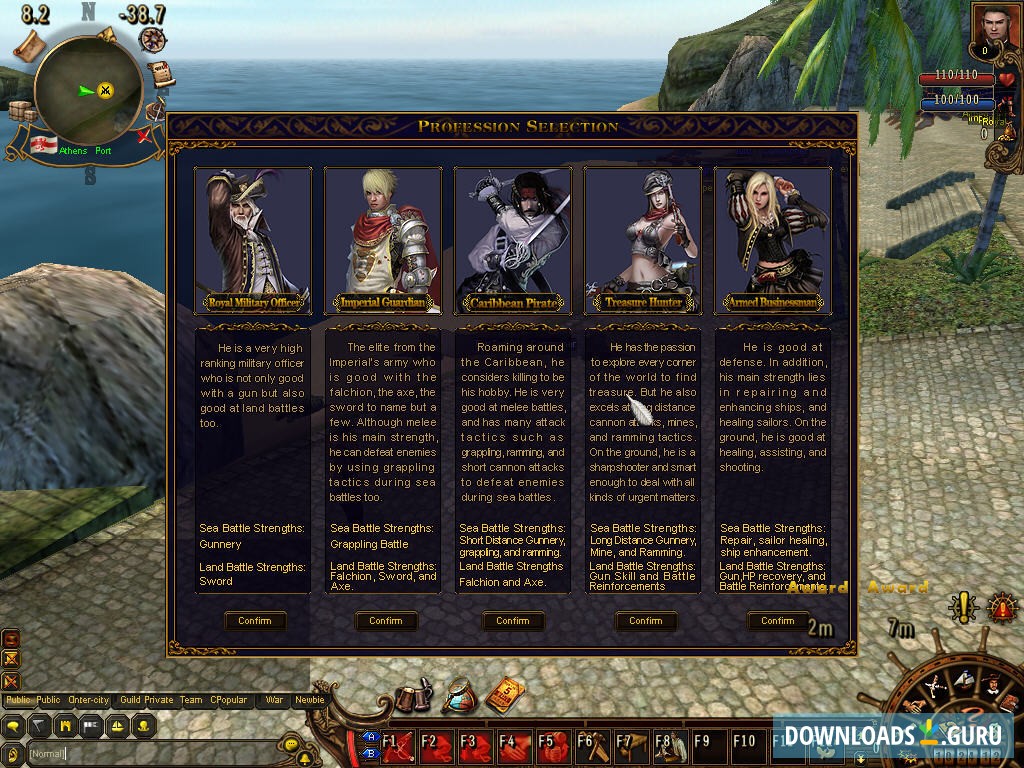Switch to the War chat tab
The height and width of the screenshot is (768, 1024).
pos(274,700)
